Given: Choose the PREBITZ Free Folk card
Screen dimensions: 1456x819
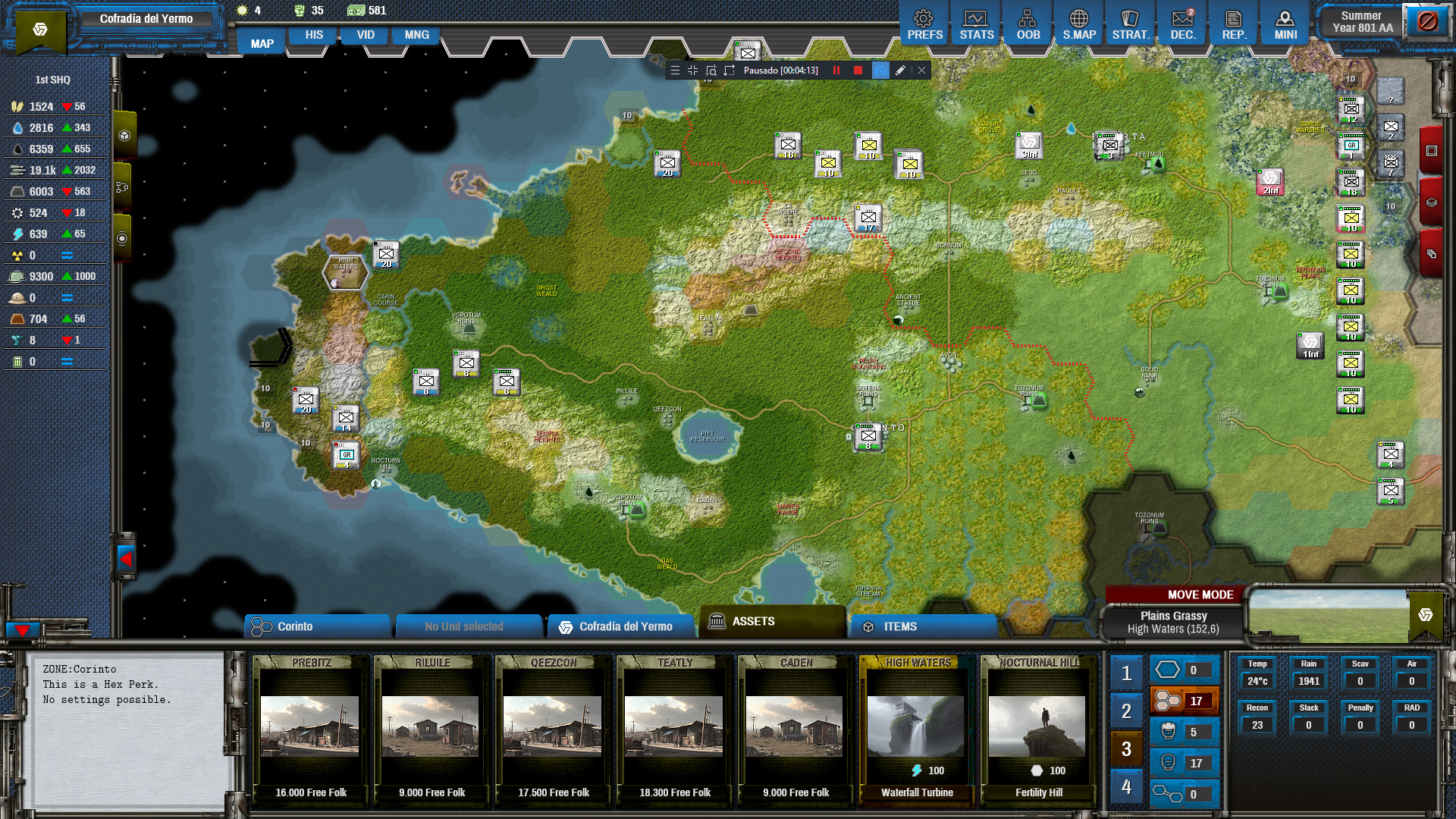Looking at the screenshot, I should coord(310,728).
